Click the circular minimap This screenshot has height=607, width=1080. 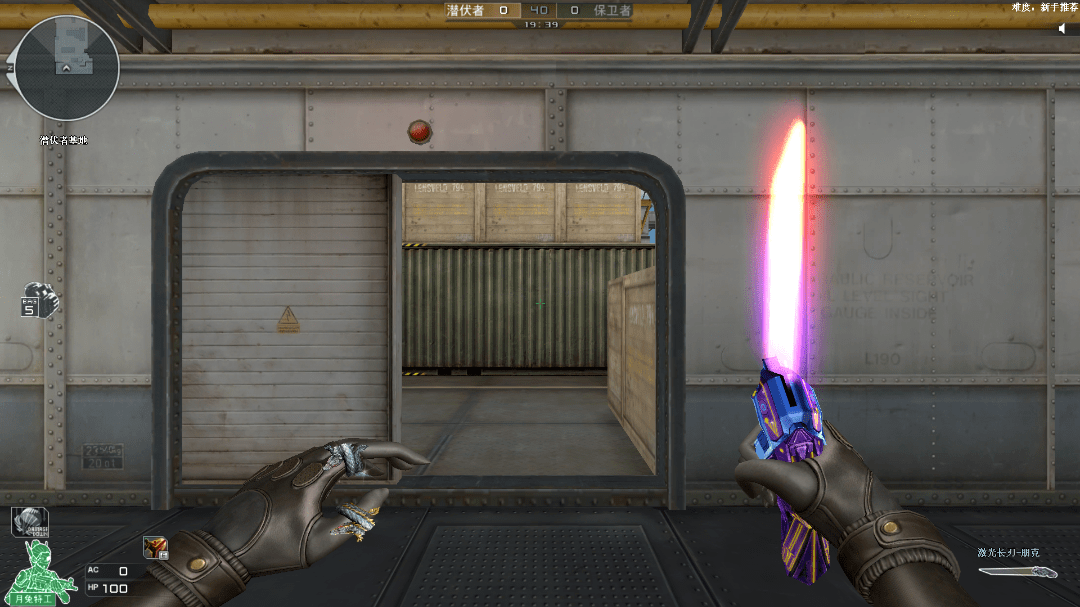pos(68,68)
